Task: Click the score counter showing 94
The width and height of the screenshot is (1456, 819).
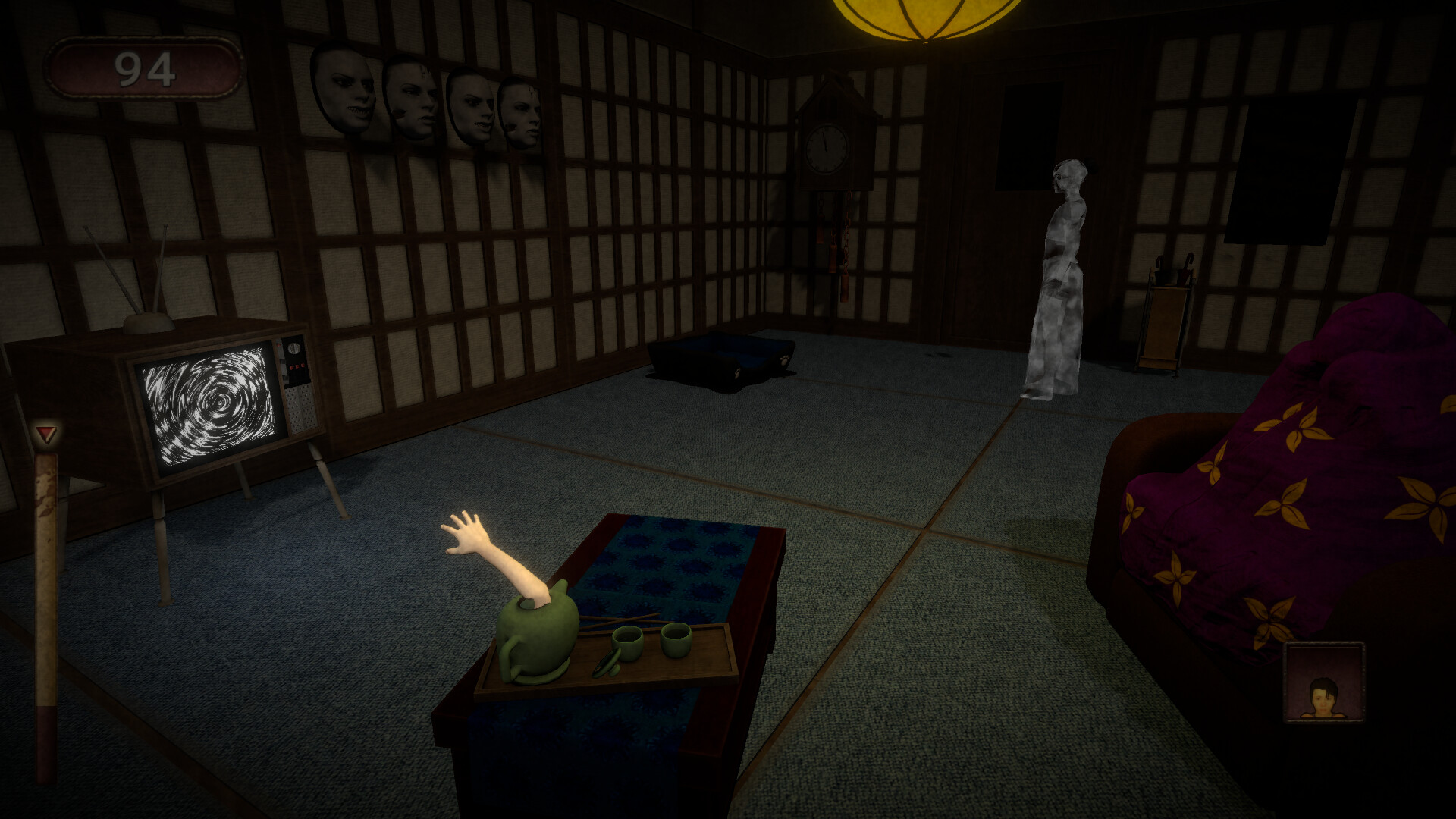Action: [146, 67]
